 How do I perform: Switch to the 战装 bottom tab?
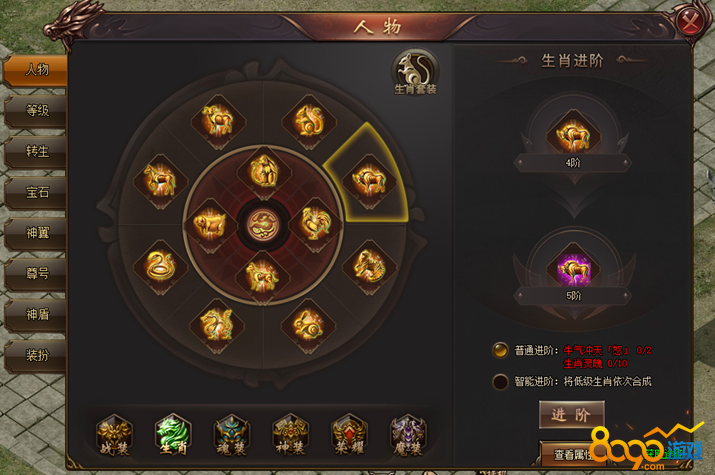113,435
